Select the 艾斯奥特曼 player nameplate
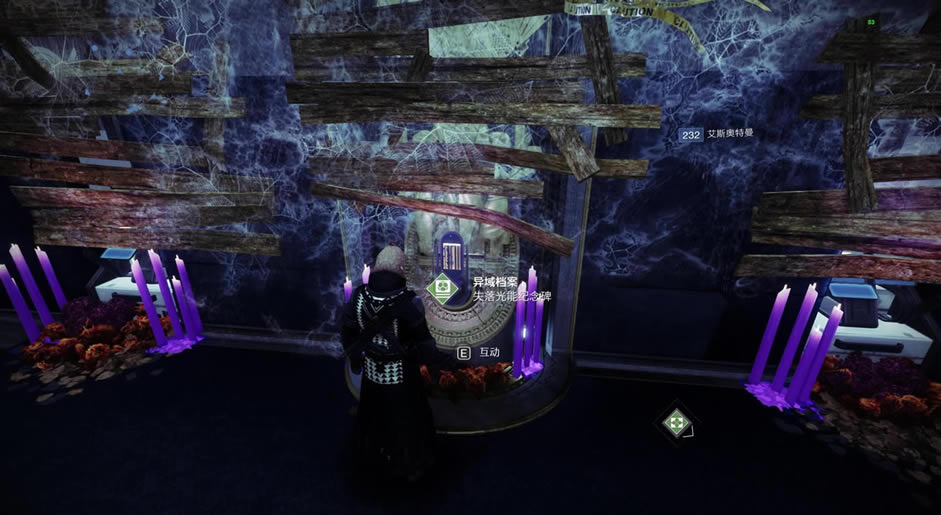941x515 pixels. click(x=716, y=134)
